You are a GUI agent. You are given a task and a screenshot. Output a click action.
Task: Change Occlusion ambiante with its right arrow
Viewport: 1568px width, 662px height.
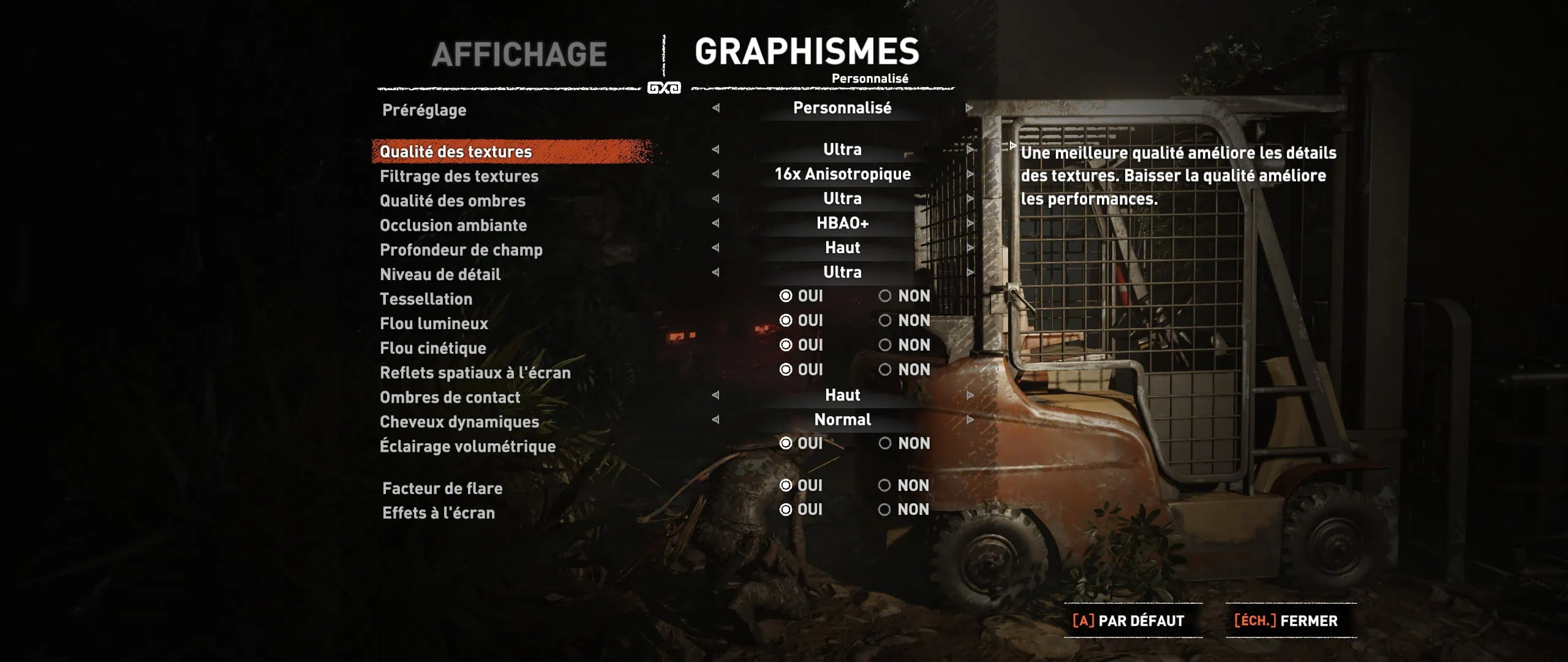[x=970, y=223]
